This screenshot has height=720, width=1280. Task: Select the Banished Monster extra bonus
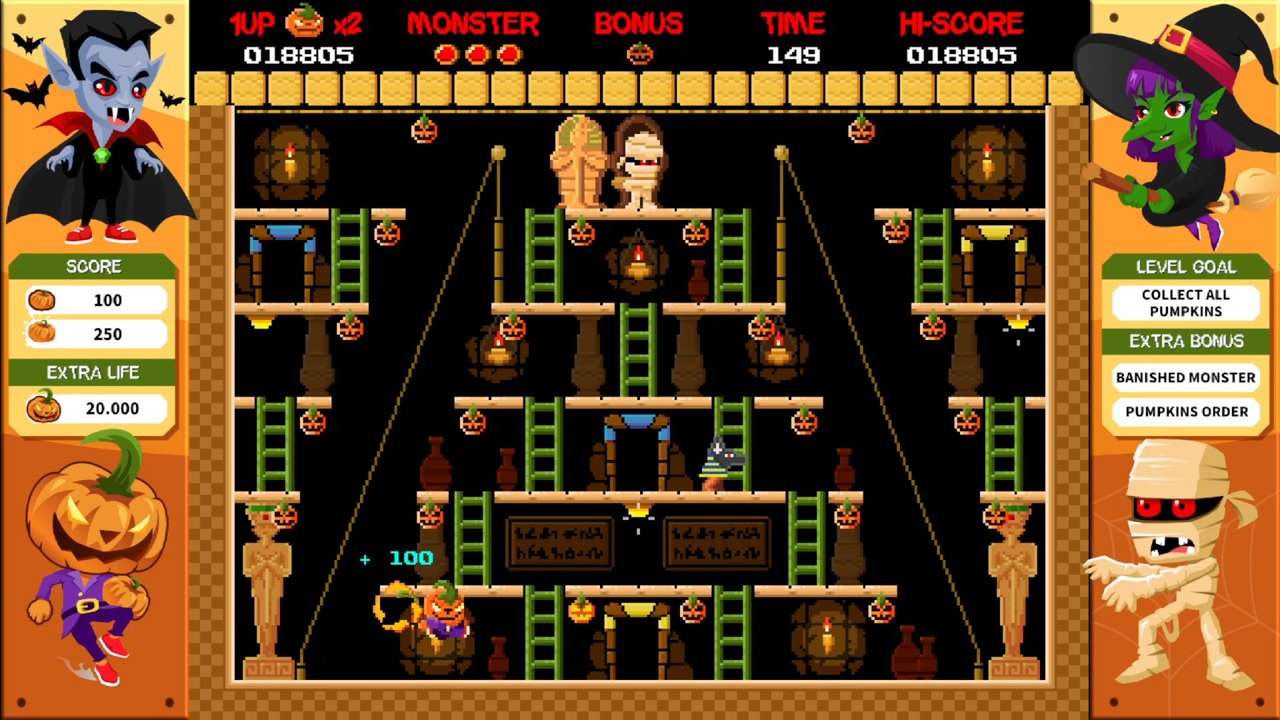pos(1185,377)
